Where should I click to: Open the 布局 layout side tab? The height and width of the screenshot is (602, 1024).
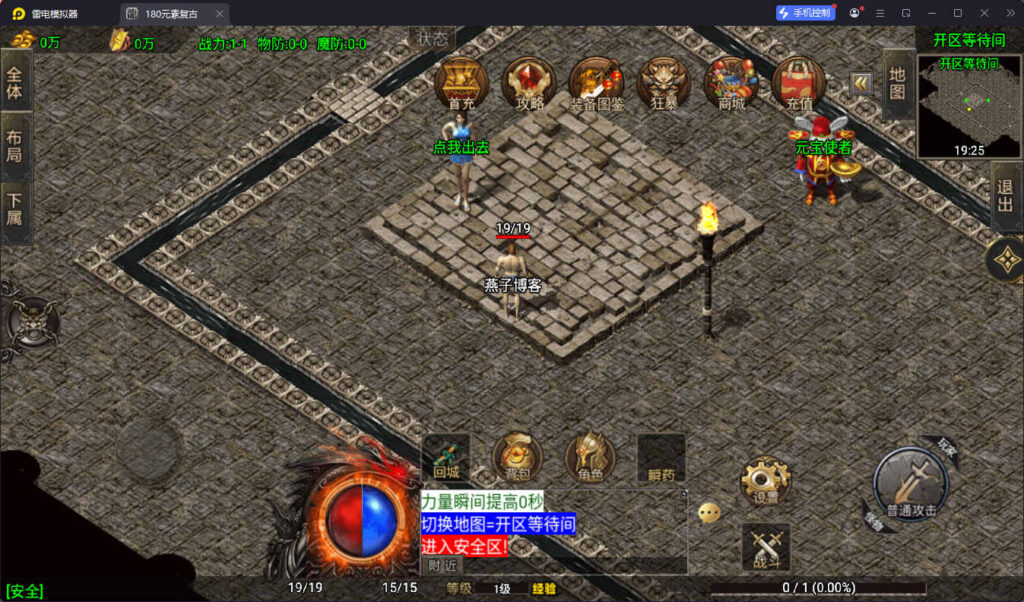(15, 147)
